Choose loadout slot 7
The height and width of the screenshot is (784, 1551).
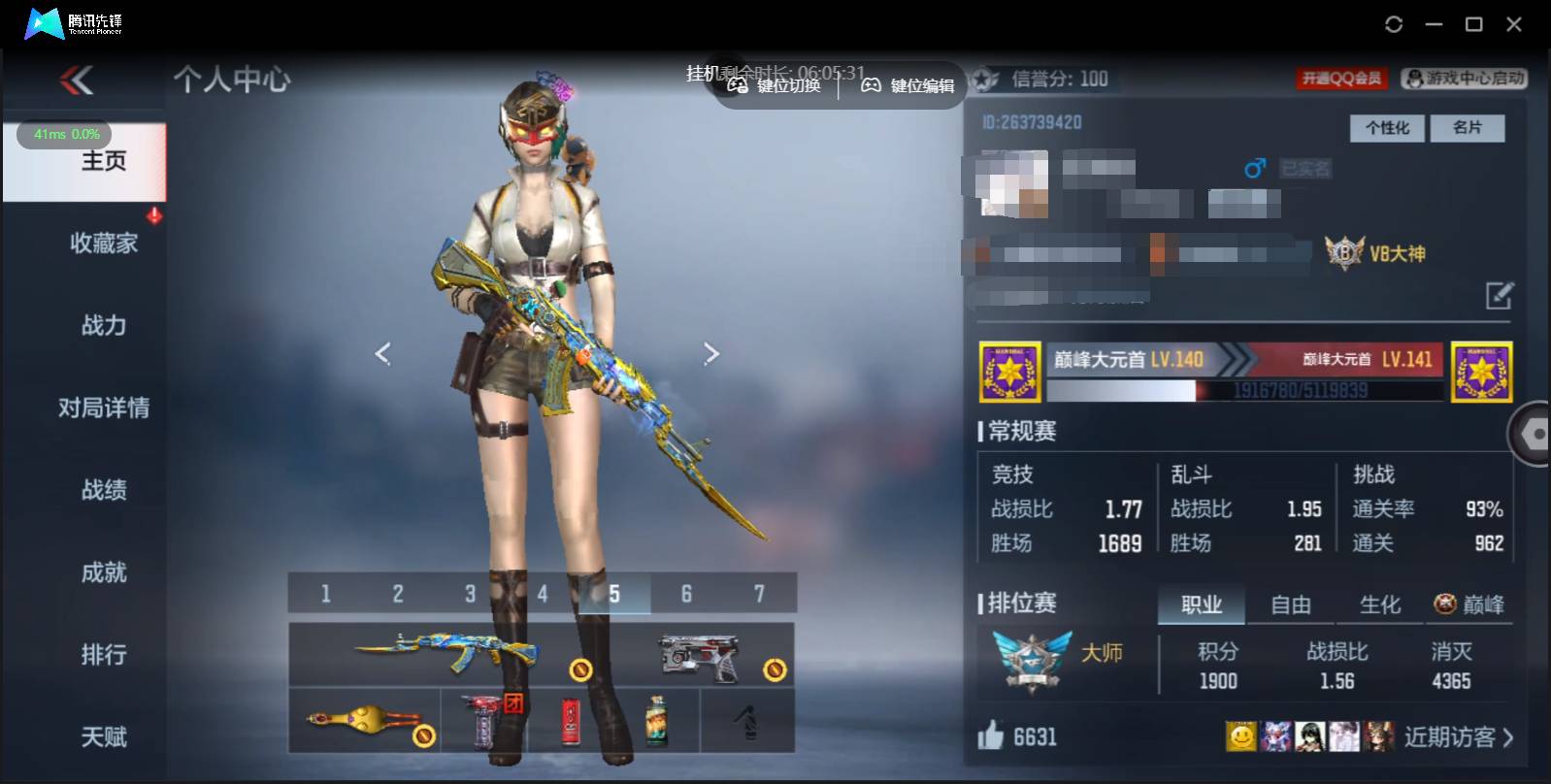coord(759,594)
